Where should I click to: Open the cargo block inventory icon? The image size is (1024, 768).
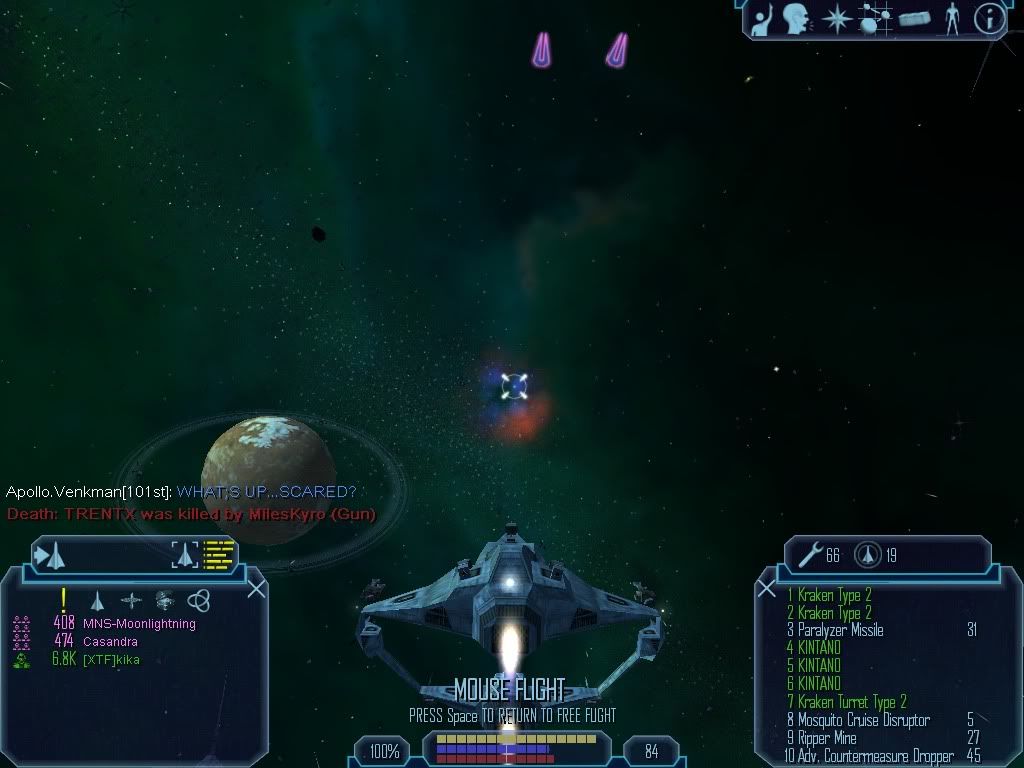coord(915,18)
